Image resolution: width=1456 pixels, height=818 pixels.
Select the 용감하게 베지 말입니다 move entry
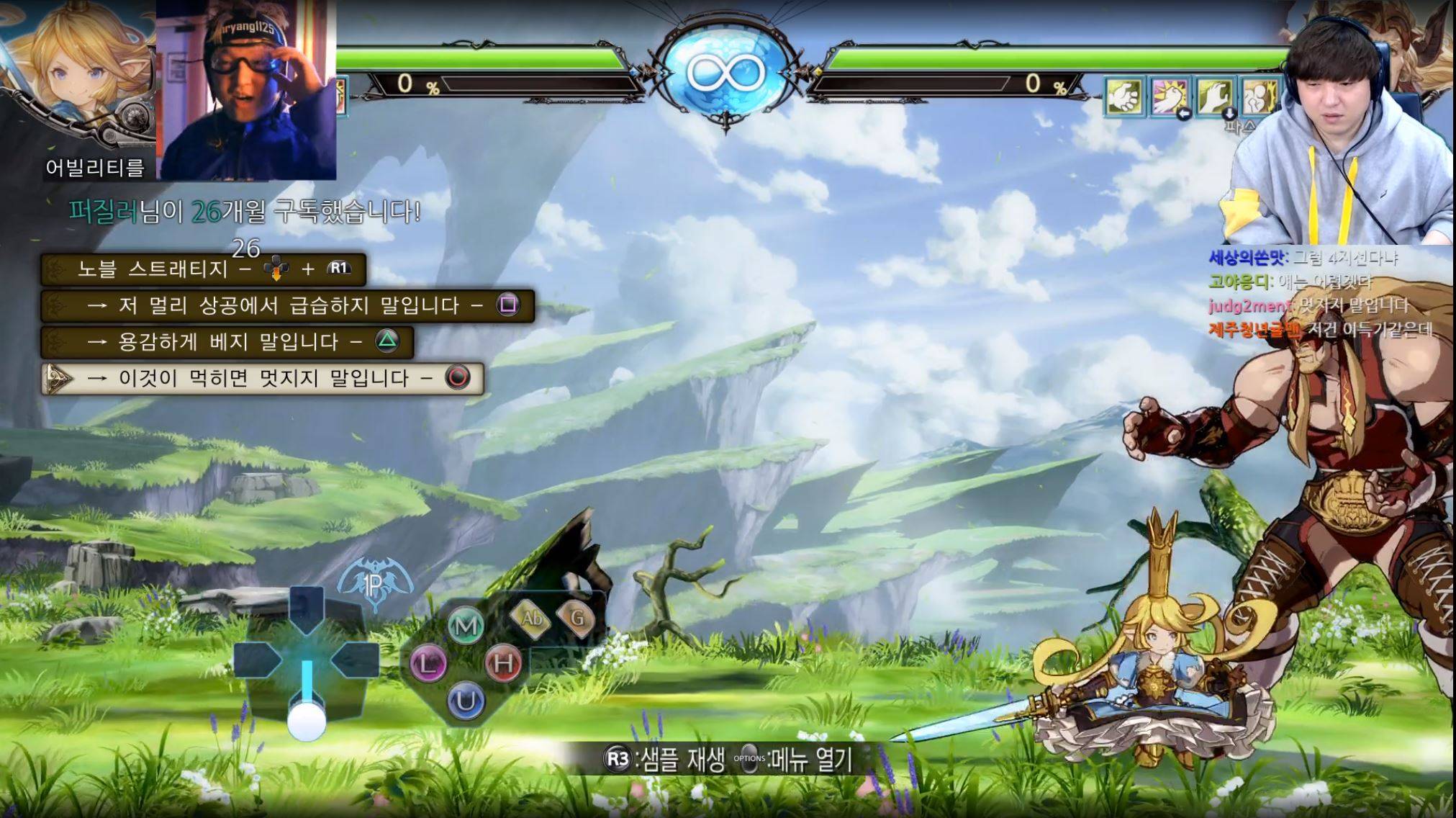[x=227, y=342]
